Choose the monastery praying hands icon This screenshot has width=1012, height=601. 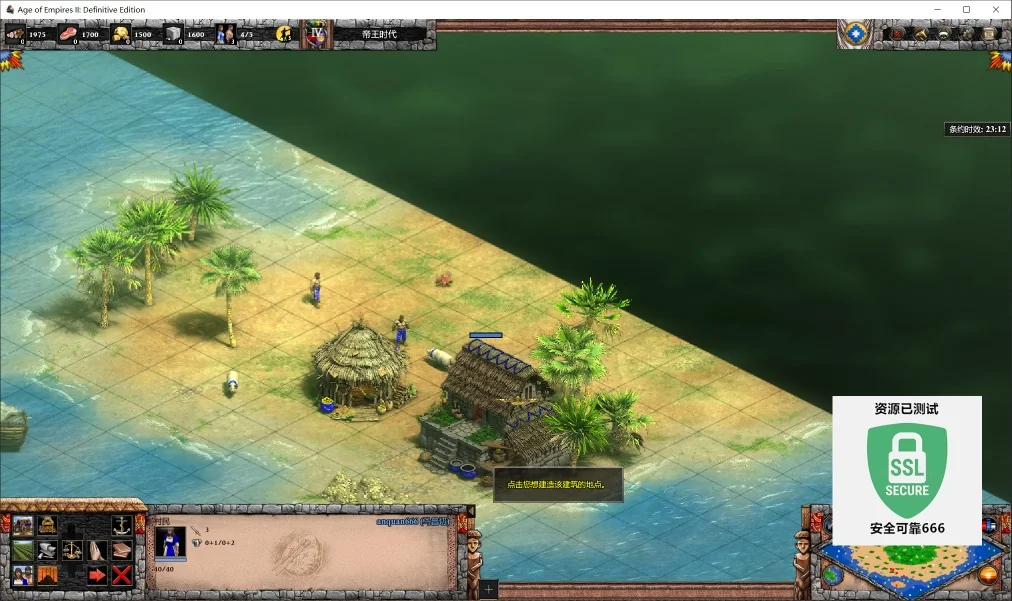tap(97, 551)
